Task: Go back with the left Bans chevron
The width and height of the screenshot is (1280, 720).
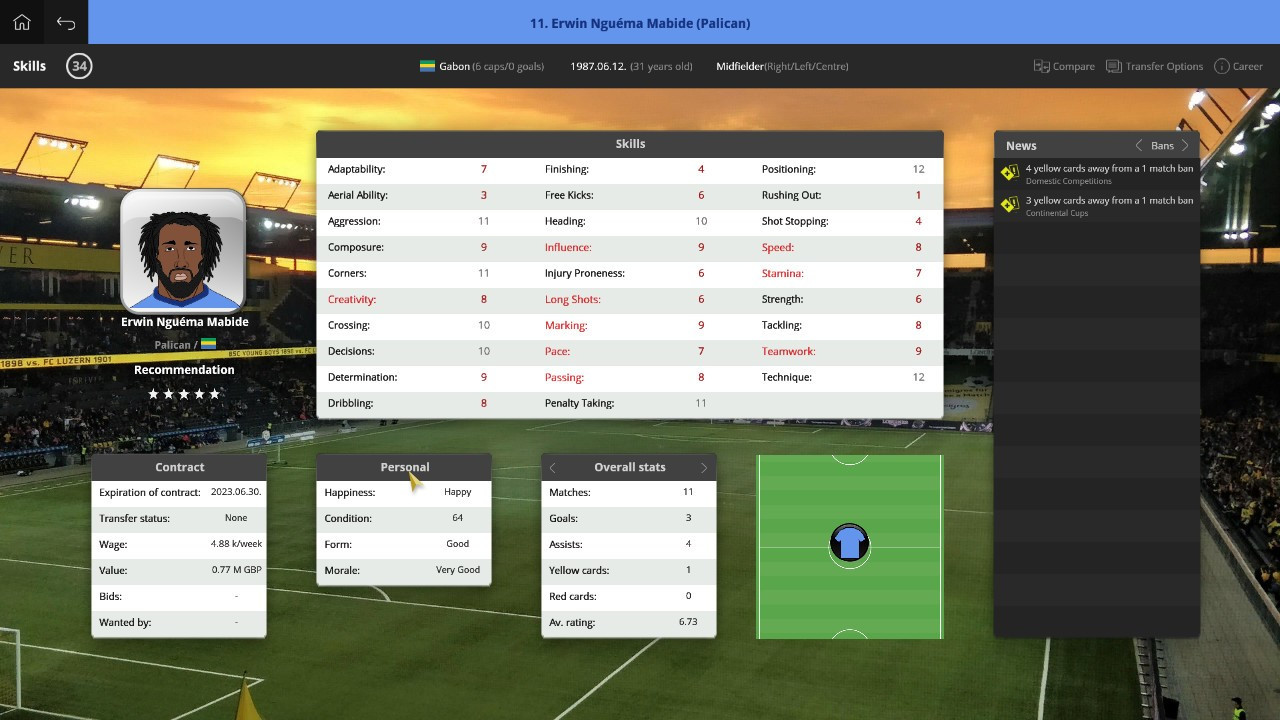Action: (x=1138, y=145)
